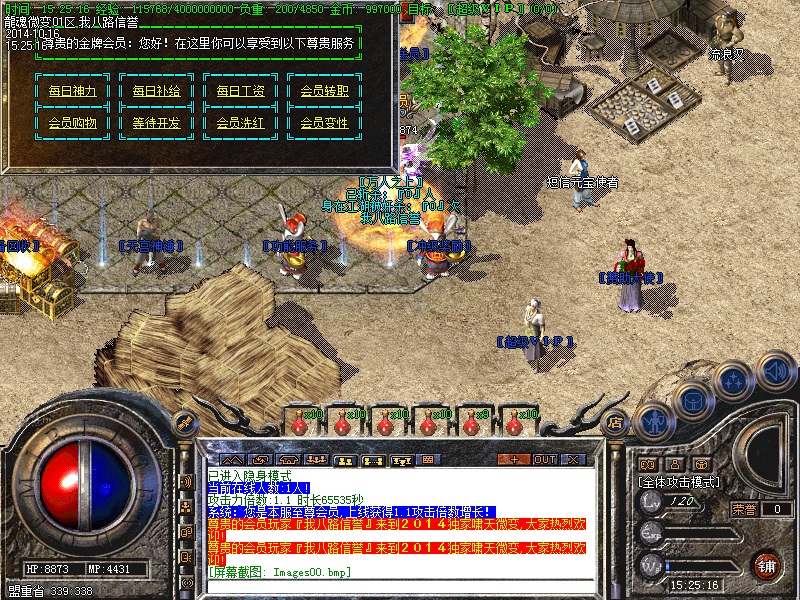Claim the 每日补给 daily supply
Screen dimensions: 800x600
tap(156, 91)
